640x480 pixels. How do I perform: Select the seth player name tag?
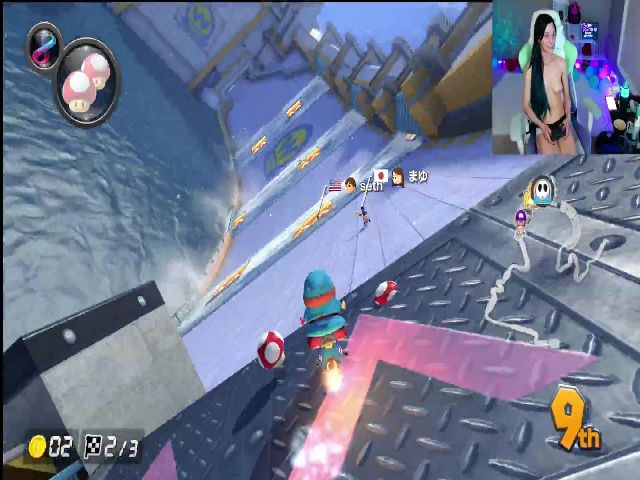pyautogui.click(x=372, y=185)
